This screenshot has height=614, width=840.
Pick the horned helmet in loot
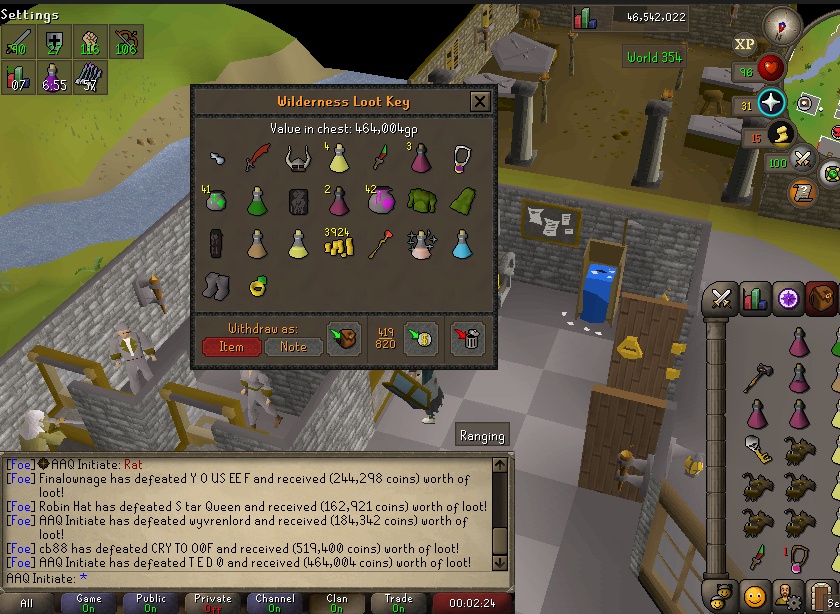coord(297,158)
